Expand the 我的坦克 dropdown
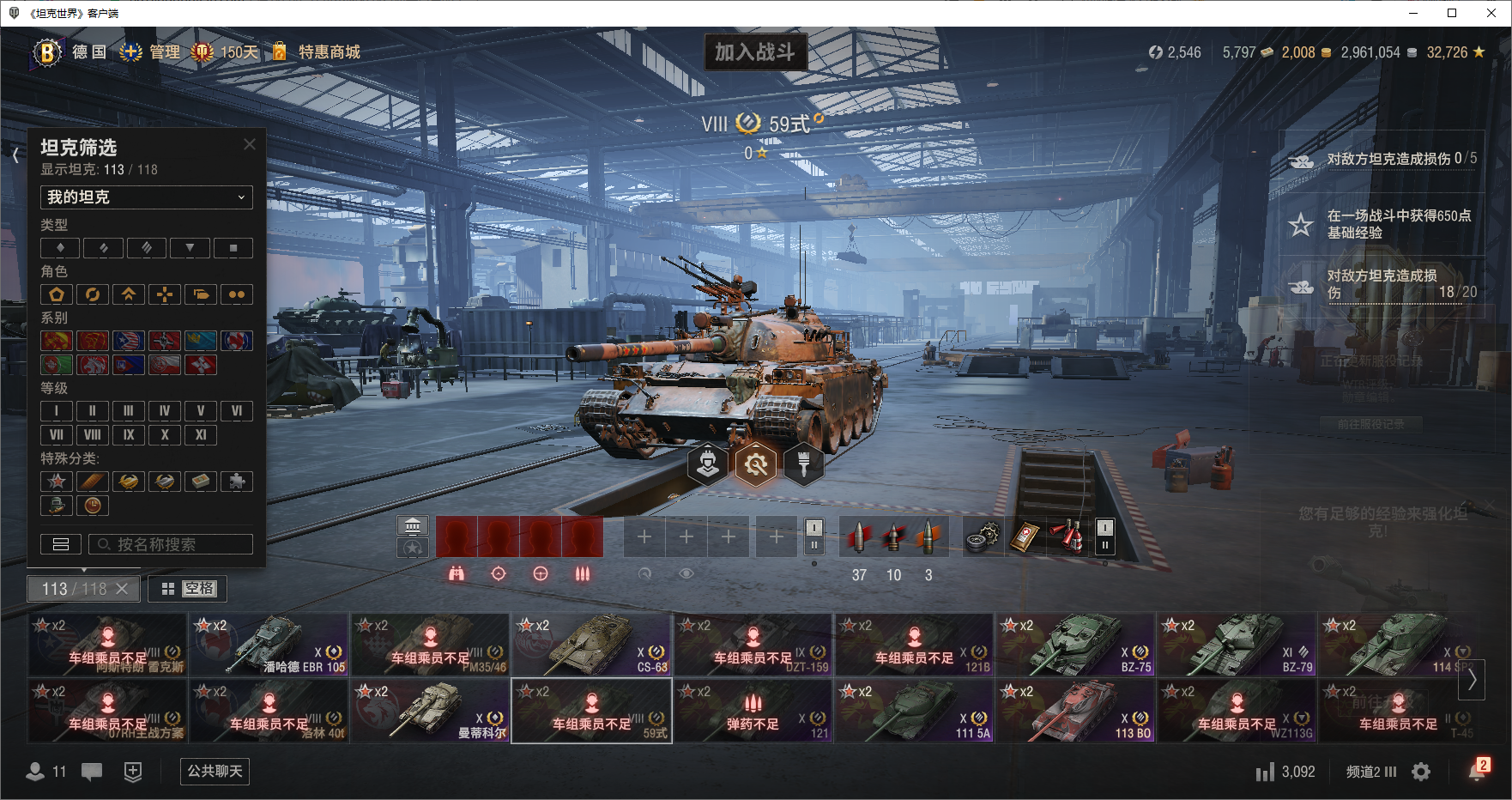Viewport: 1512px width, 800px height. 147,197
